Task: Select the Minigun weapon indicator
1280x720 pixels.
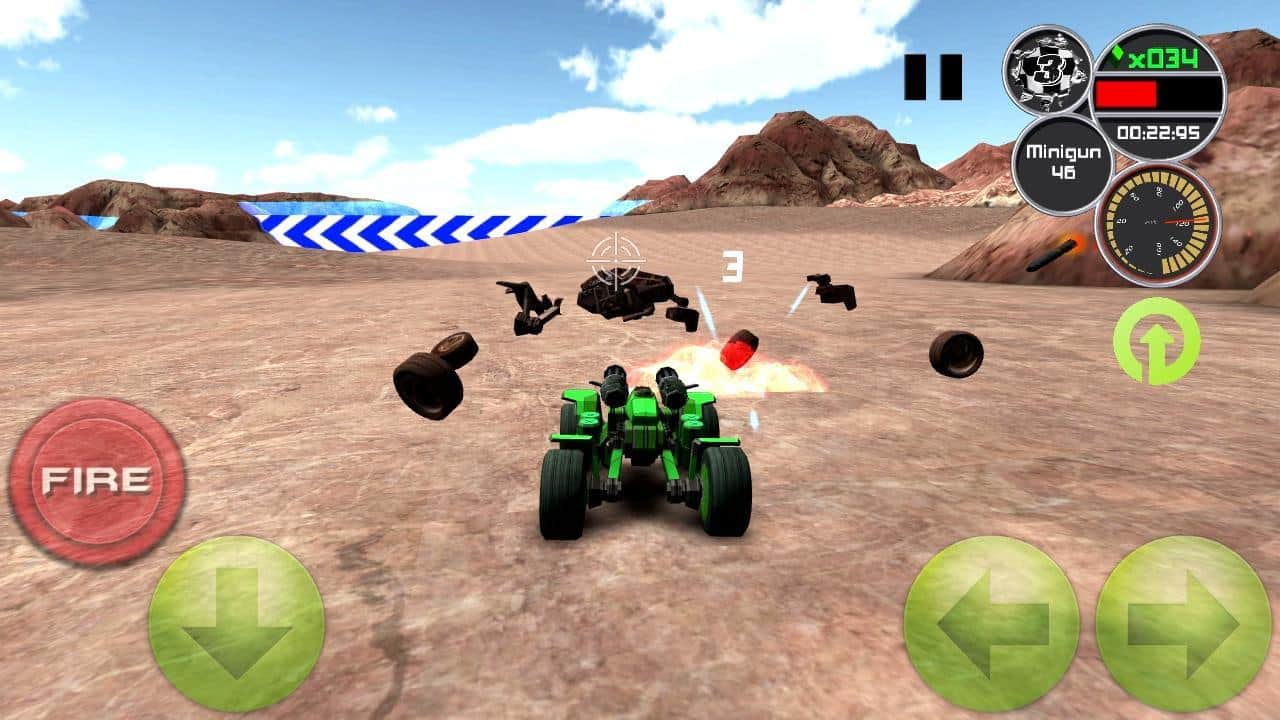Action: click(x=1063, y=160)
